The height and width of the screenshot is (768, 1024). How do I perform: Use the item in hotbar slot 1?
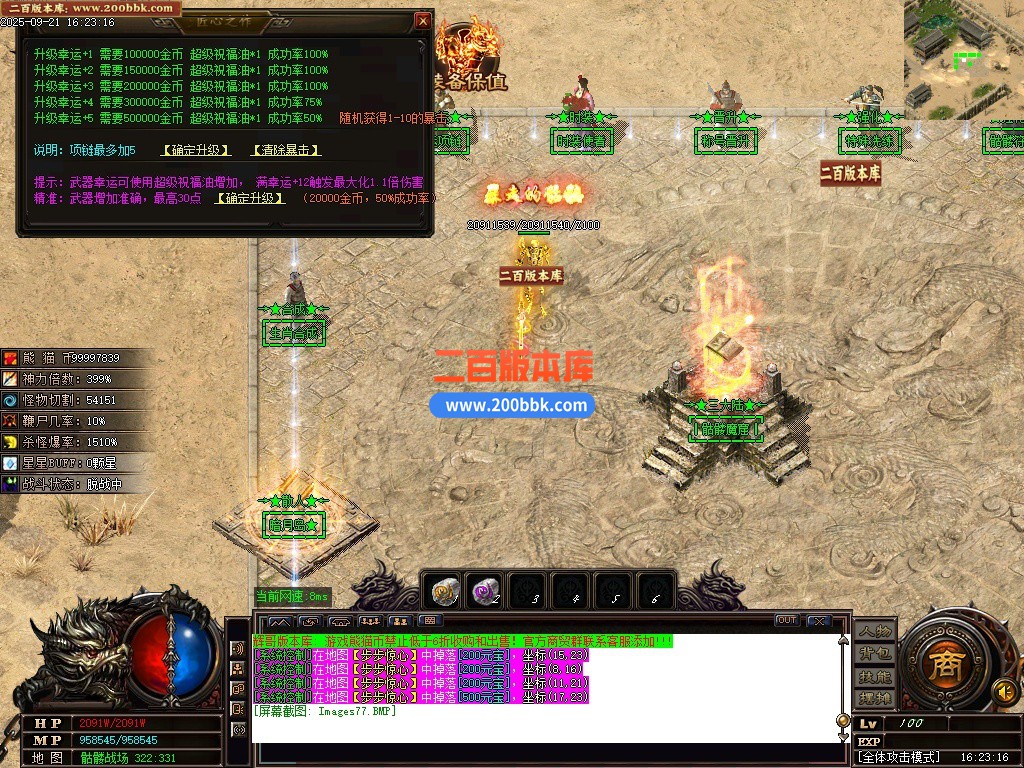(x=445, y=592)
